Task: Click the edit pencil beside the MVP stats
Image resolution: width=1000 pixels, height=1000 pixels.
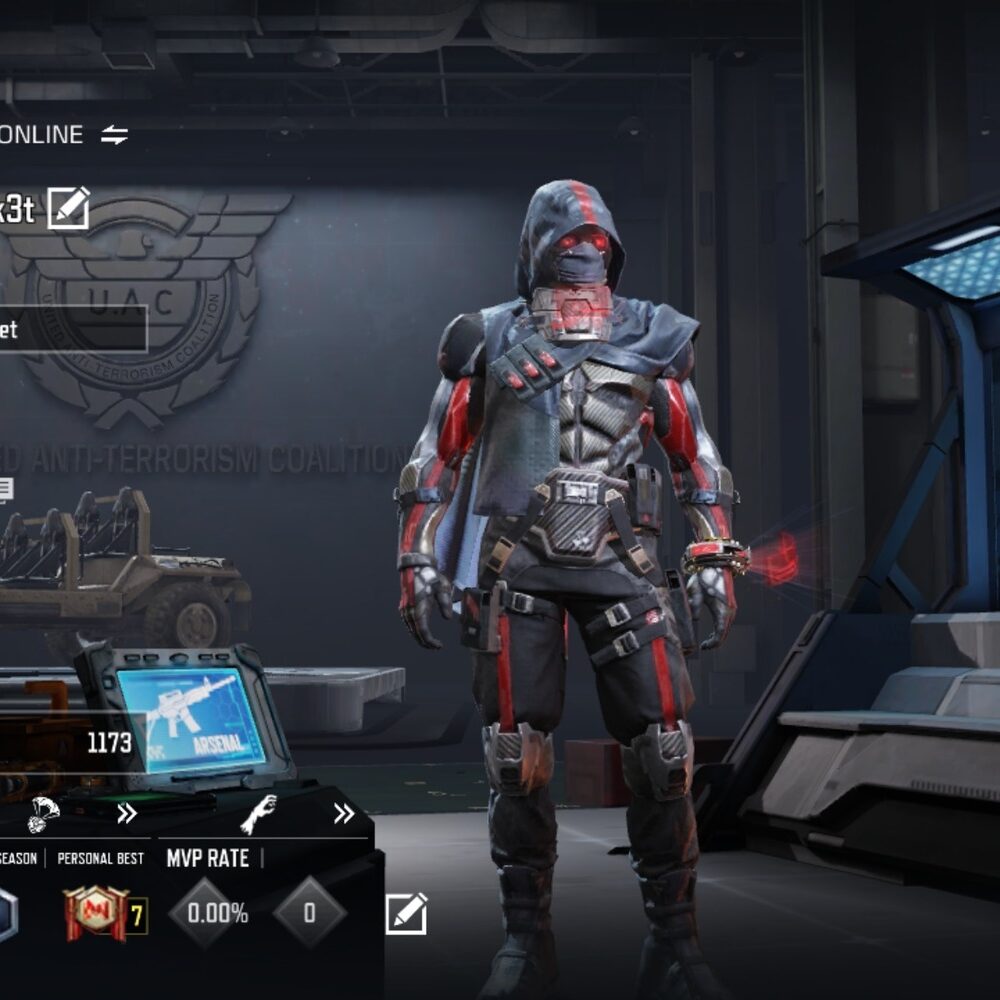Action: 406,913
